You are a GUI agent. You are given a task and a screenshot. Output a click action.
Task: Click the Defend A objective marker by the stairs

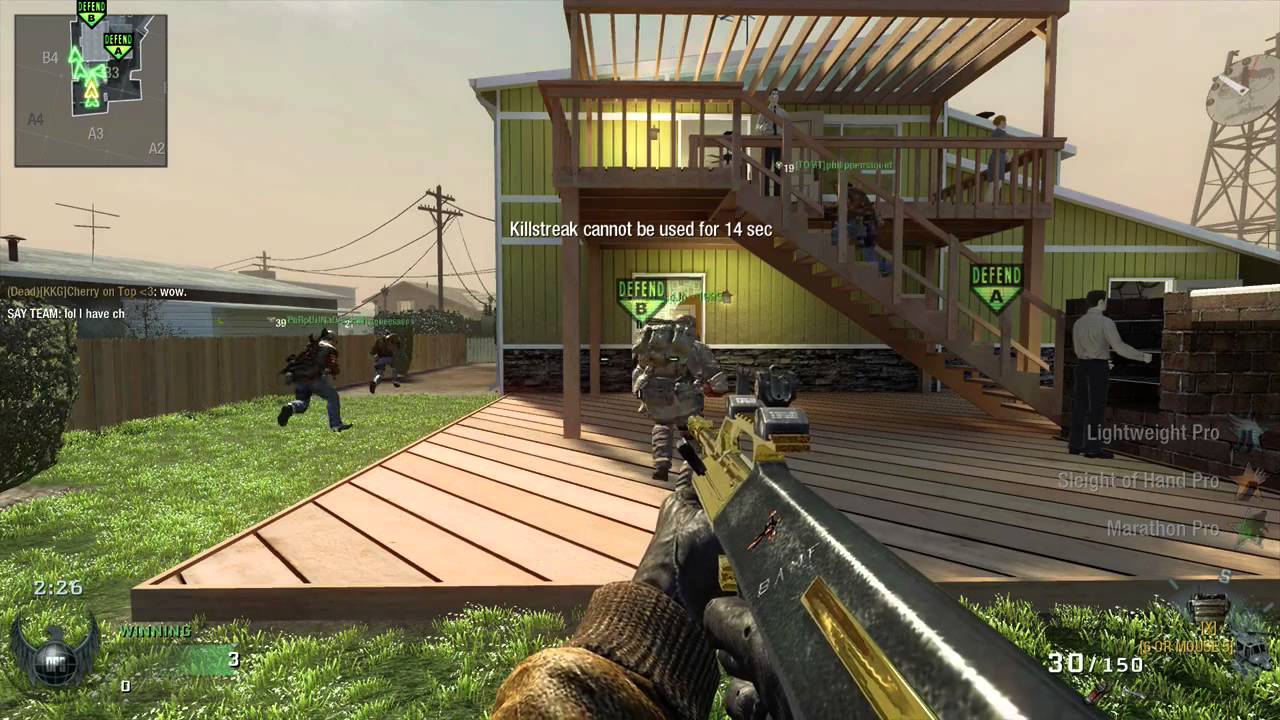pyautogui.click(x=996, y=285)
